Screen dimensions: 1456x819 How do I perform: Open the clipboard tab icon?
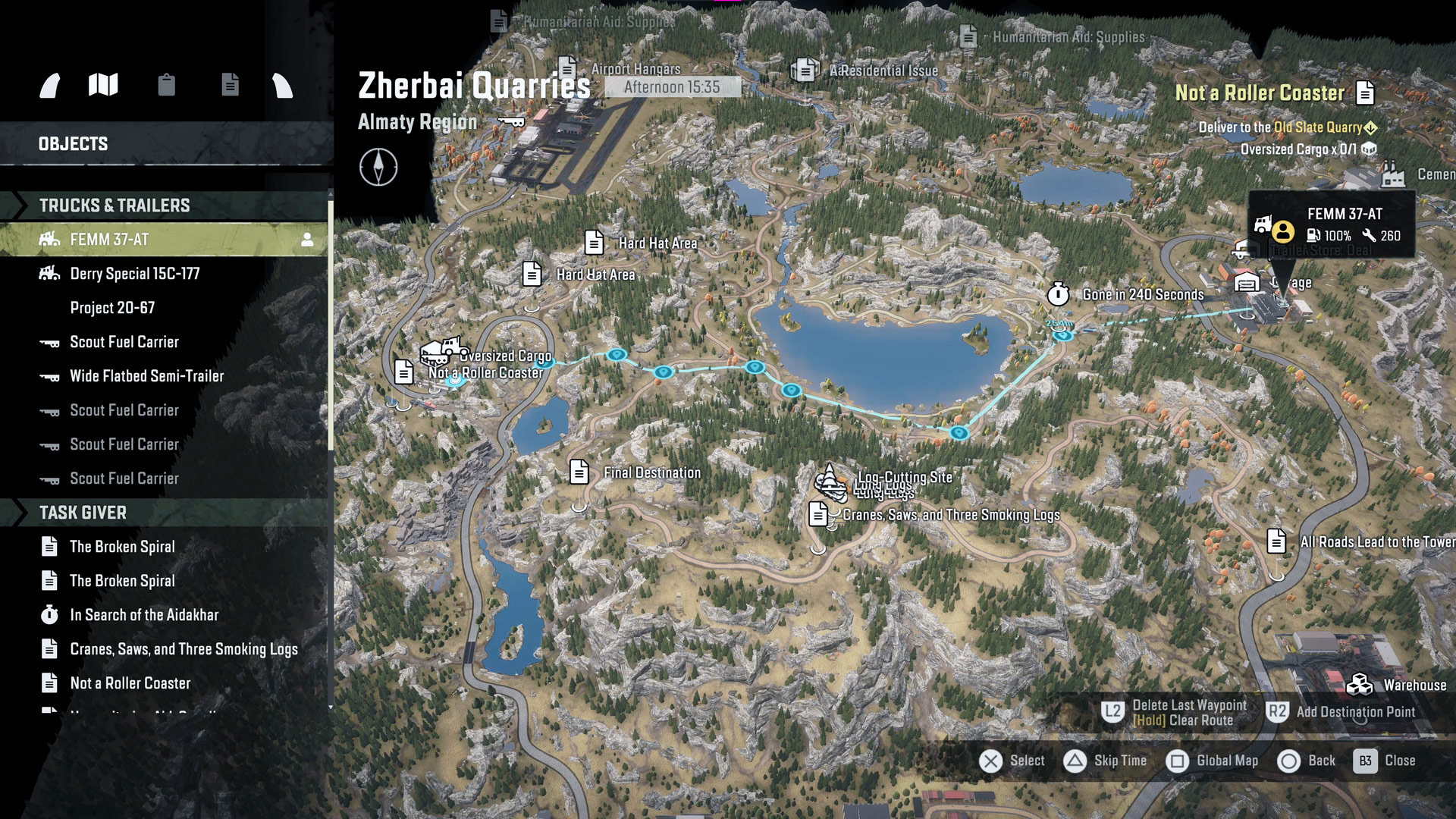point(167,85)
